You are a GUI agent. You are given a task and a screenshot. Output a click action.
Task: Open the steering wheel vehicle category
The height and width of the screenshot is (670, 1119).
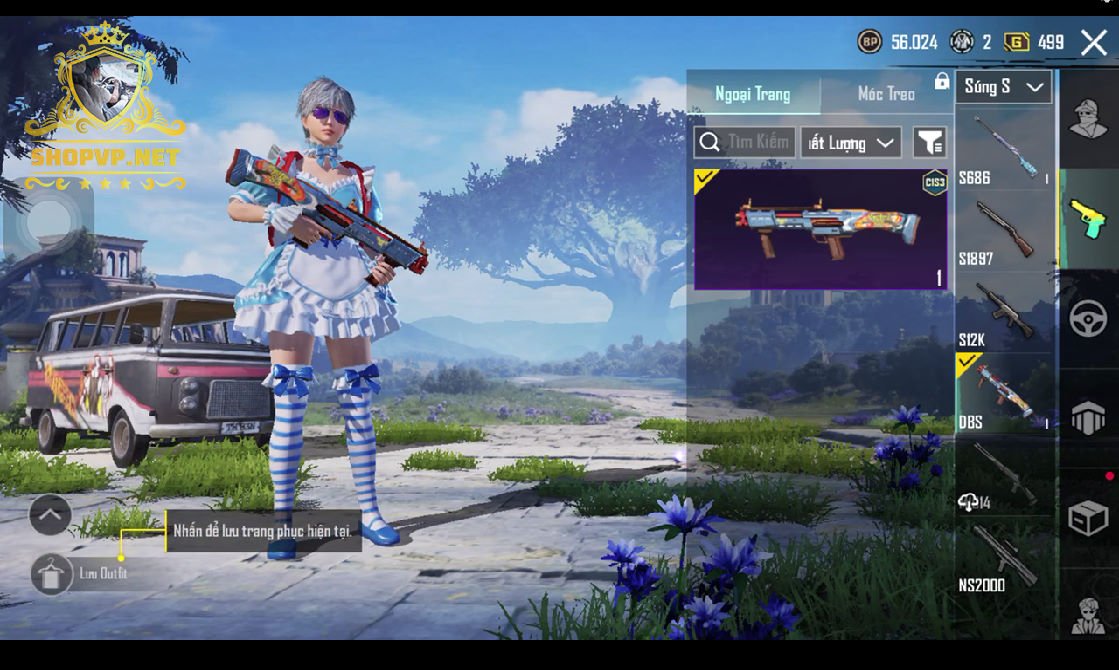click(1088, 320)
